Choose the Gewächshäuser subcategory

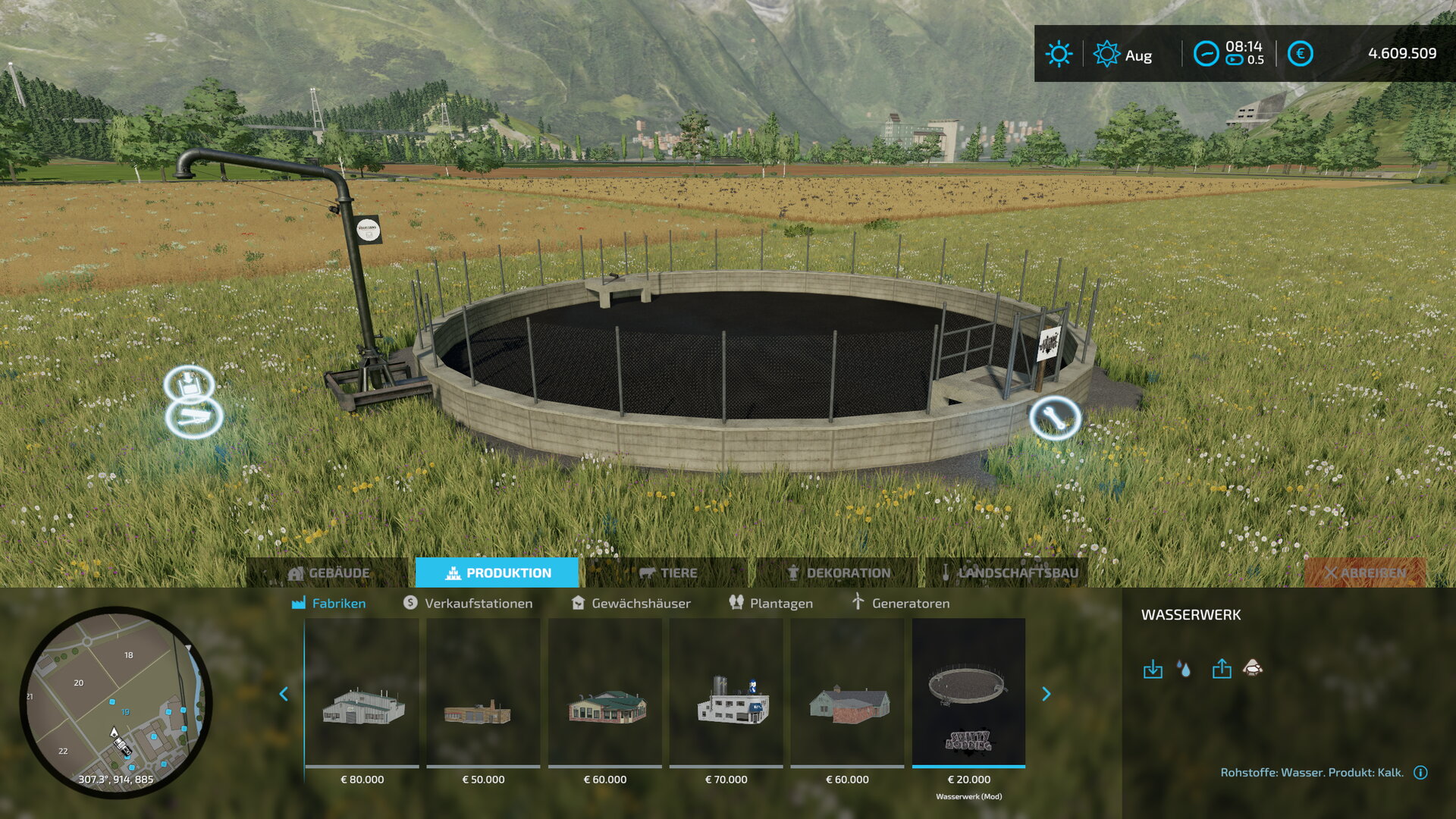click(x=631, y=604)
